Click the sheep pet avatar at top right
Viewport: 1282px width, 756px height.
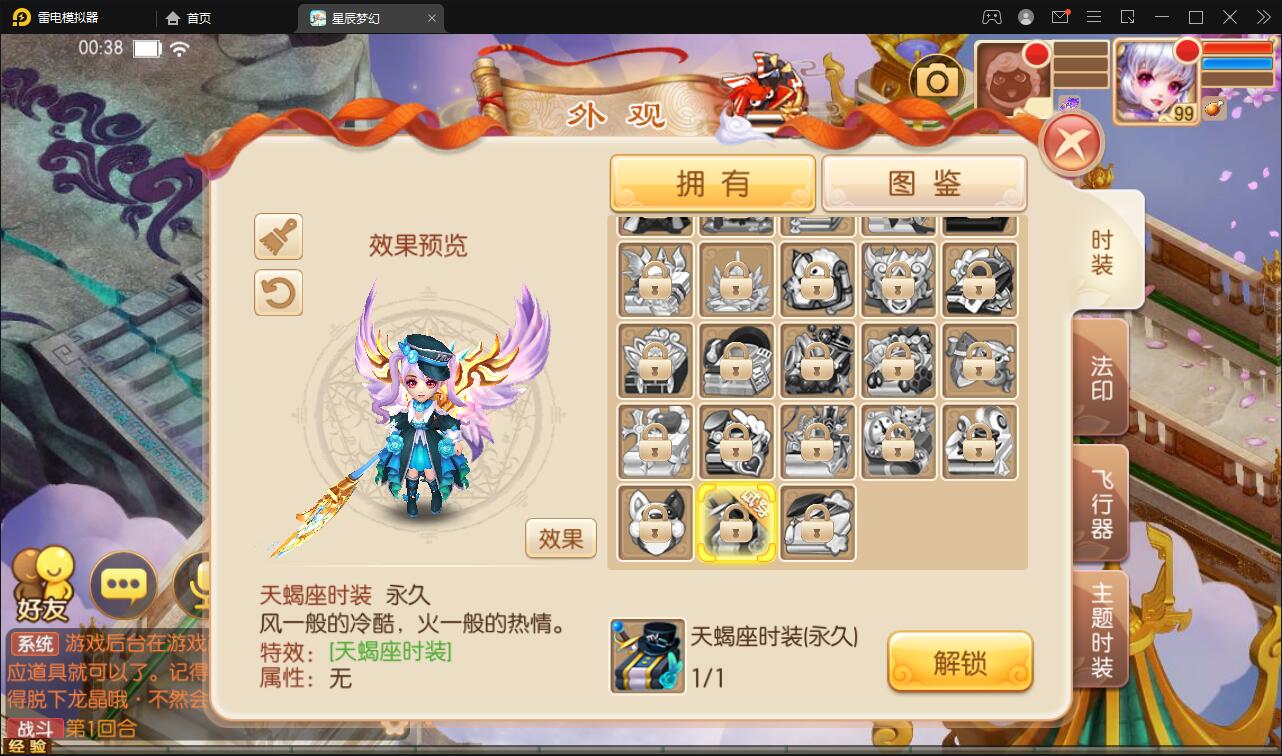(x=1013, y=77)
